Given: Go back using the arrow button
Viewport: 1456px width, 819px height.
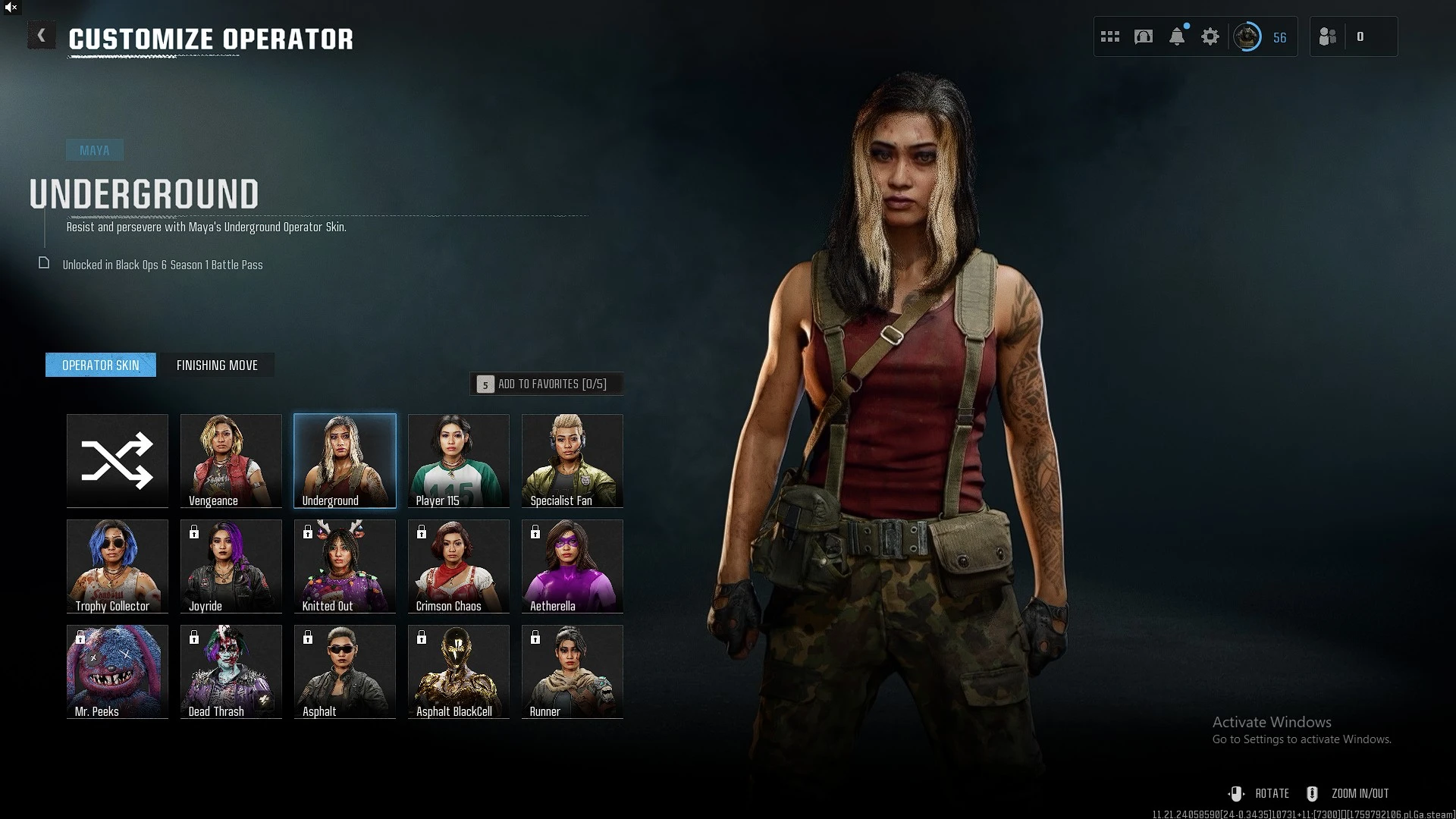Looking at the screenshot, I should pyautogui.click(x=42, y=36).
